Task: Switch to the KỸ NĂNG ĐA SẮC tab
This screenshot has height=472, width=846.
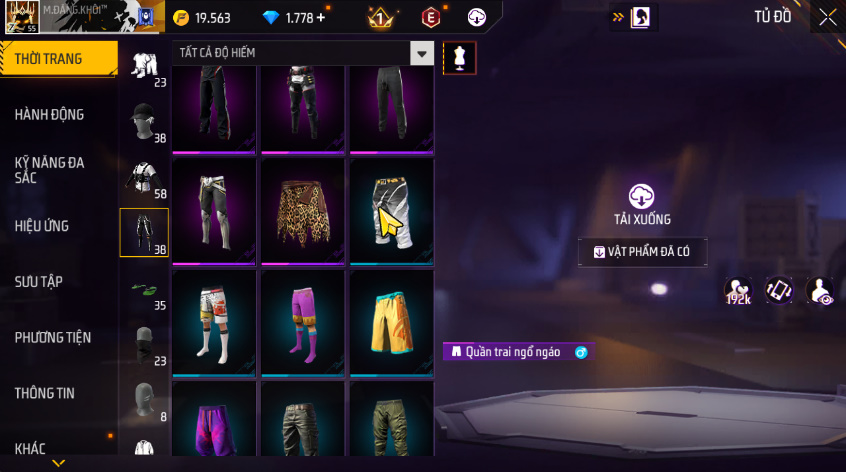Action: pos(50,169)
